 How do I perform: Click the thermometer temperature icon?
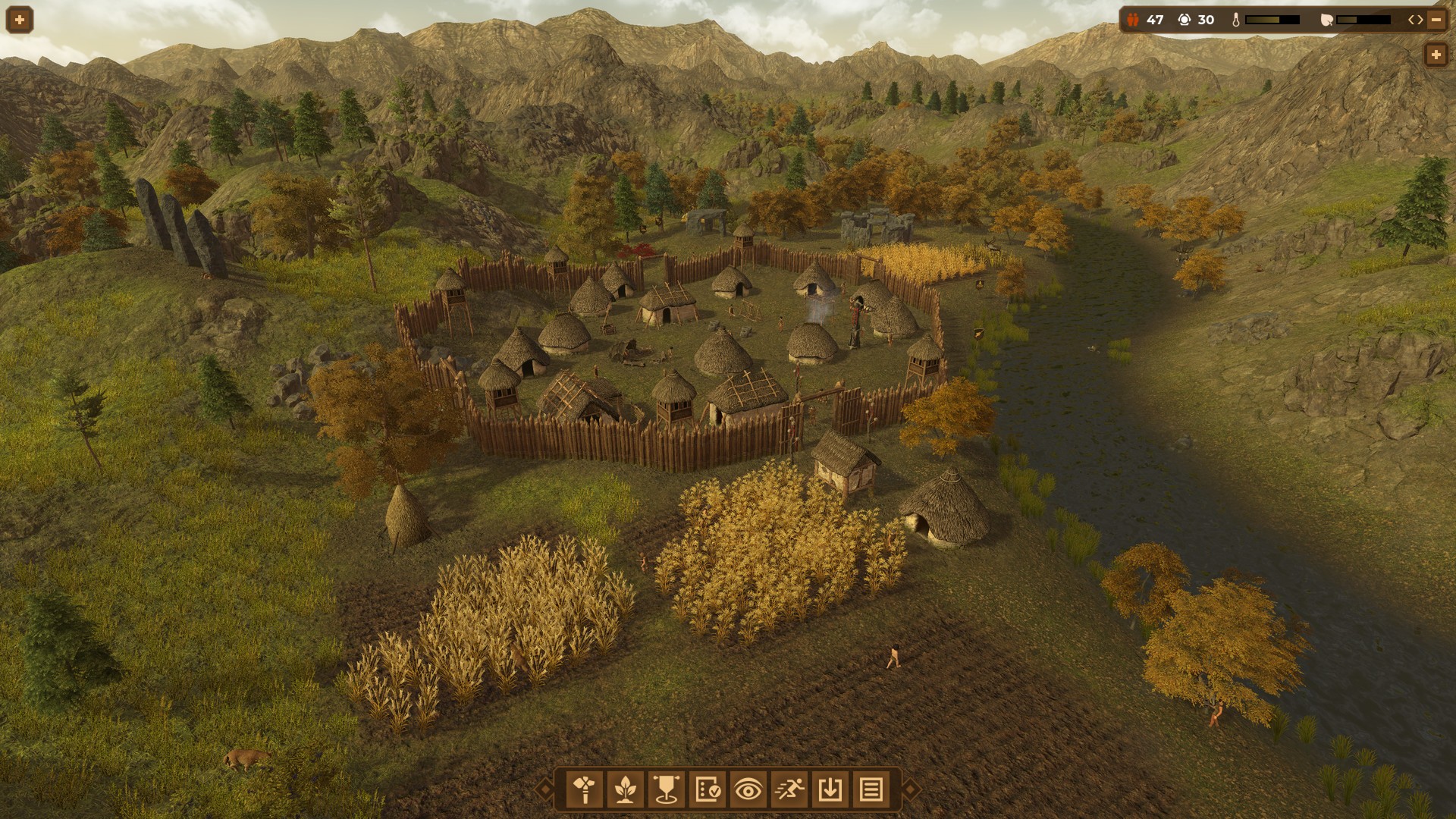(1237, 20)
